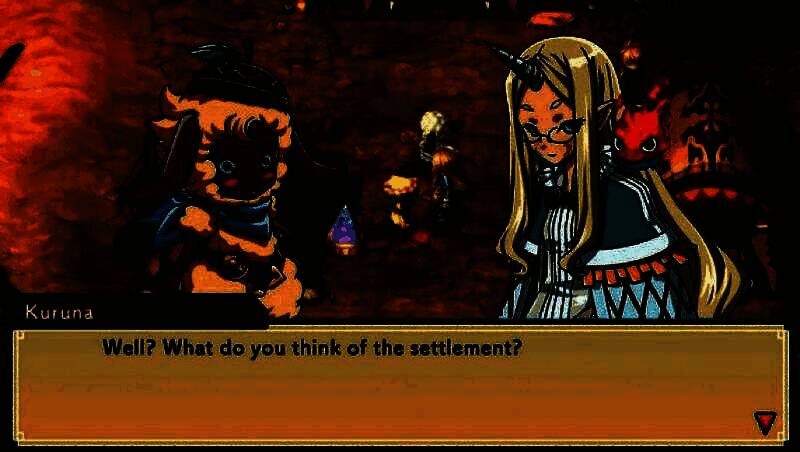Click the red arrow to advance dialogue
Viewport: 800px width, 452px height.
point(765,422)
